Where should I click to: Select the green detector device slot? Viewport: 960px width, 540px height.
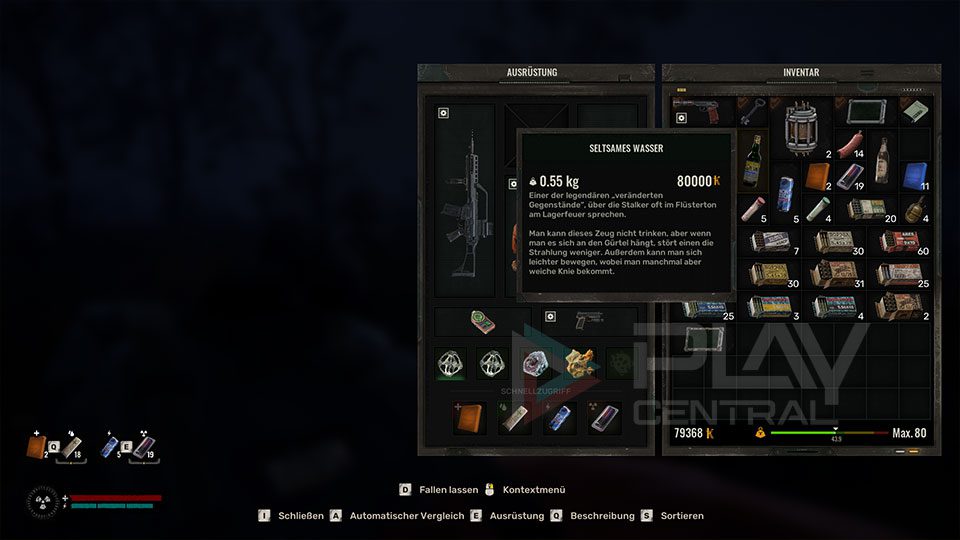[x=484, y=322]
